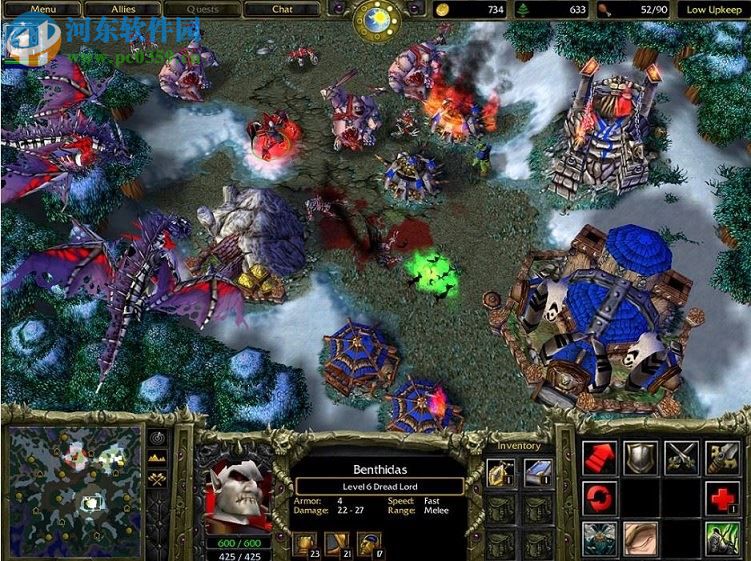
Task: Cast the Sleep ability
Action: coord(640,538)
